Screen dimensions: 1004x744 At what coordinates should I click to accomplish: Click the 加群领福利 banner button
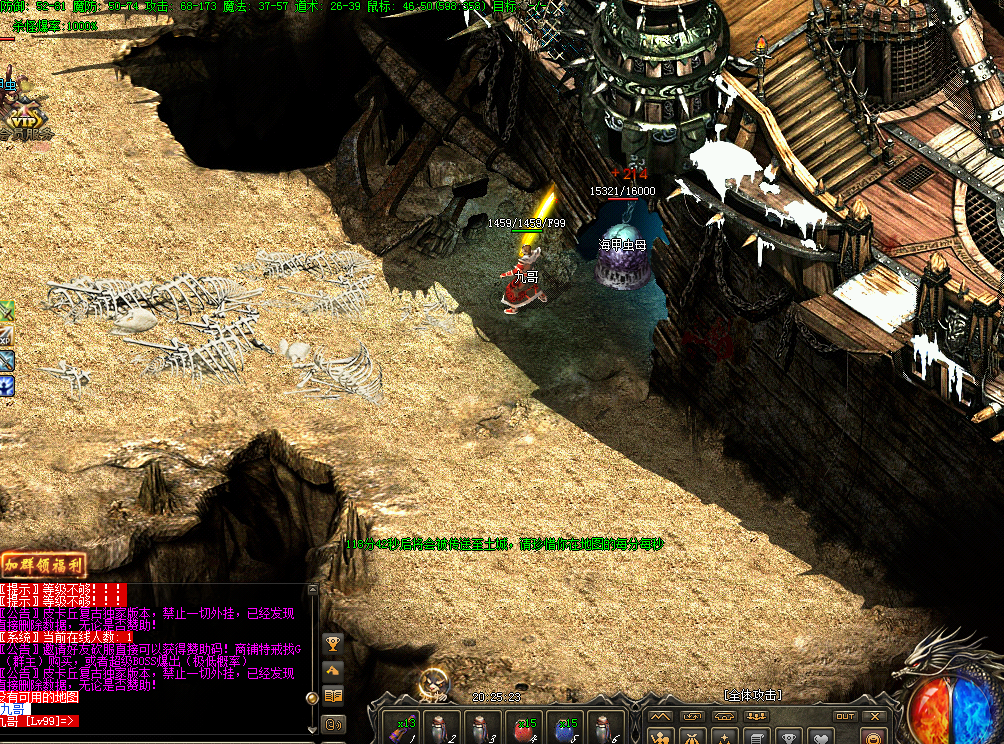pos(43,564)
